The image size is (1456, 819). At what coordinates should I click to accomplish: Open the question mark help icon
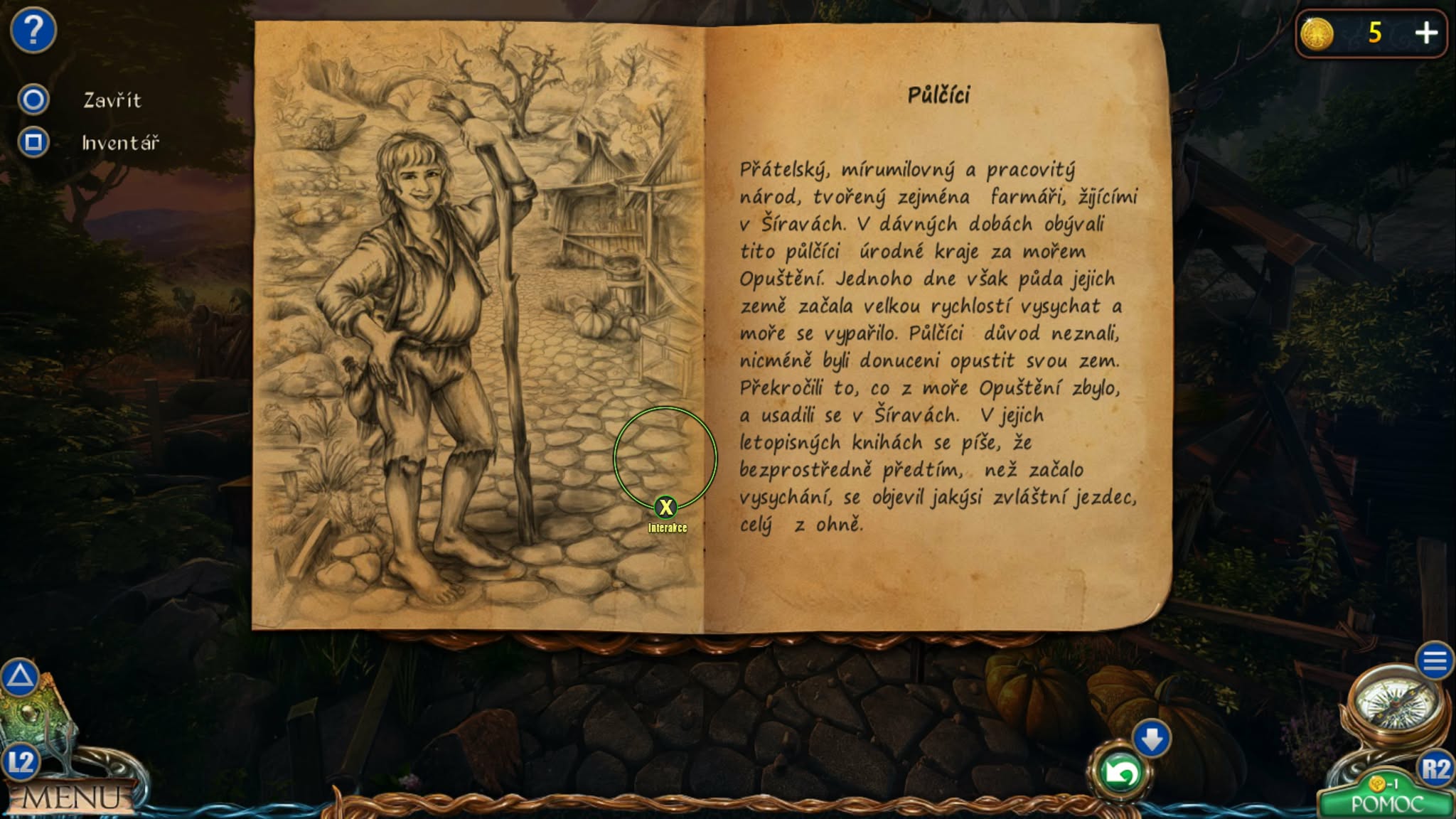click(33, 31)
